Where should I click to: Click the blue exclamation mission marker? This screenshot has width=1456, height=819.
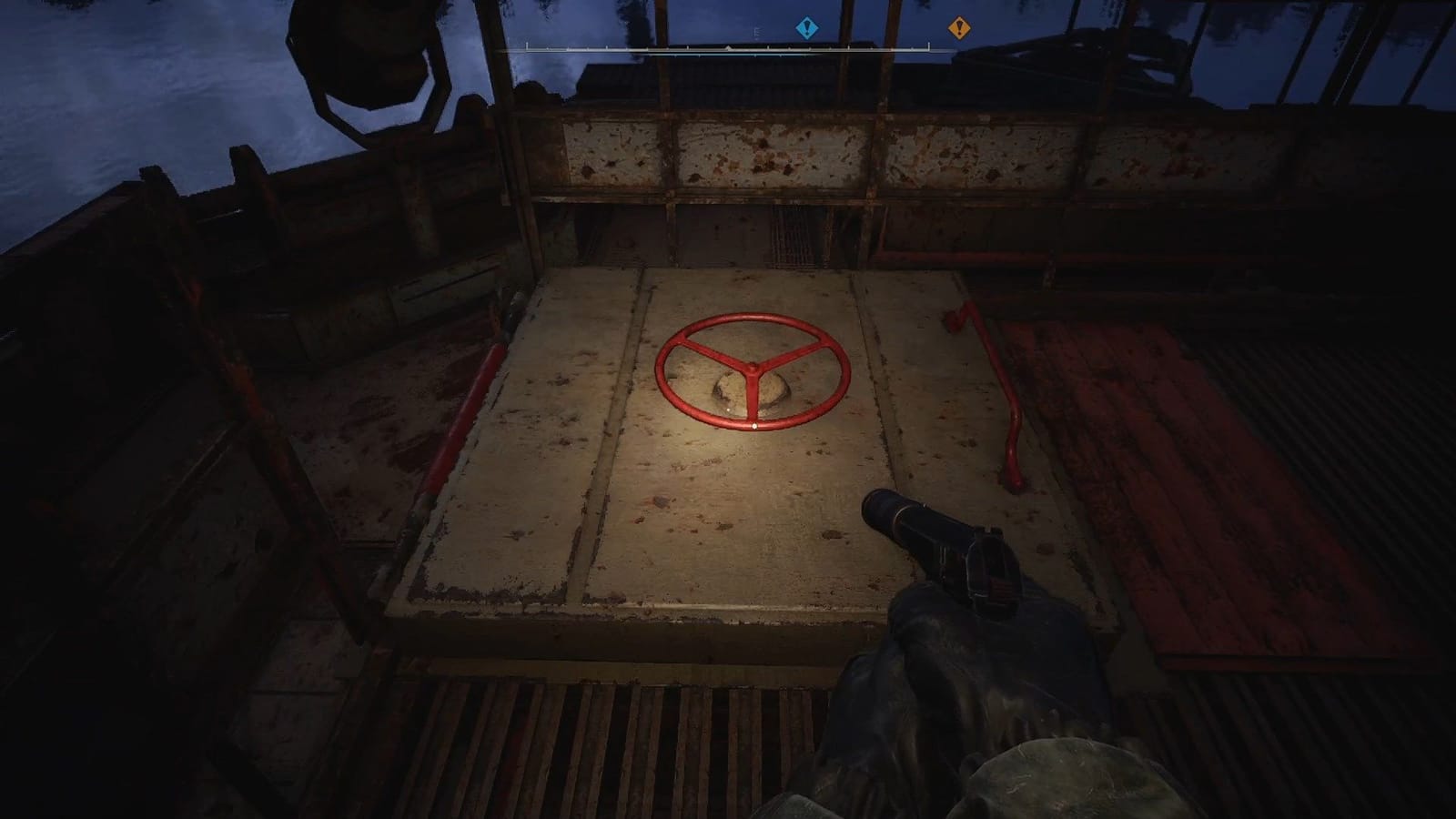pyautogui.click(x=806, y=27)
